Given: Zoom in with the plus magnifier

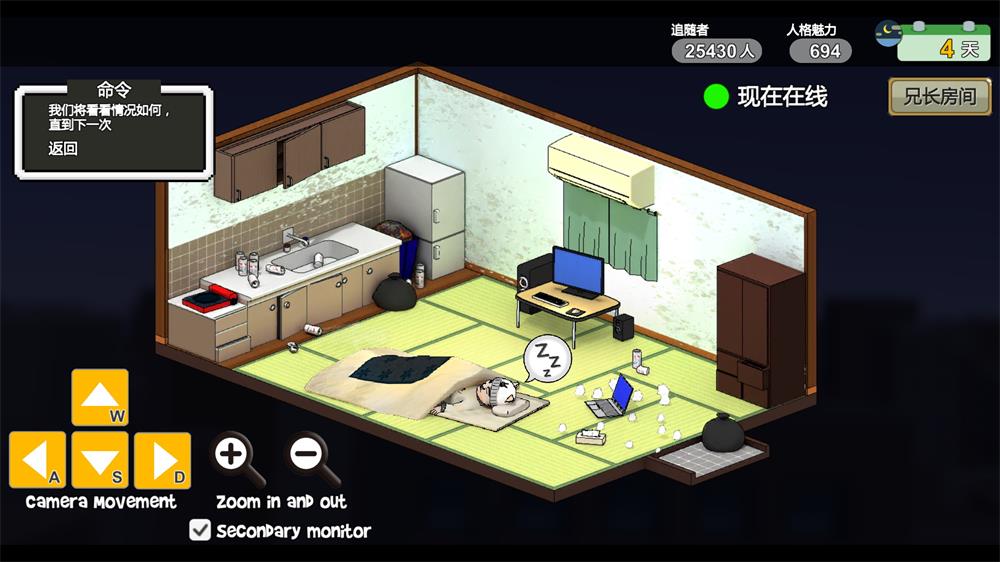Looking at the screenshot, I should coord(232,455).
